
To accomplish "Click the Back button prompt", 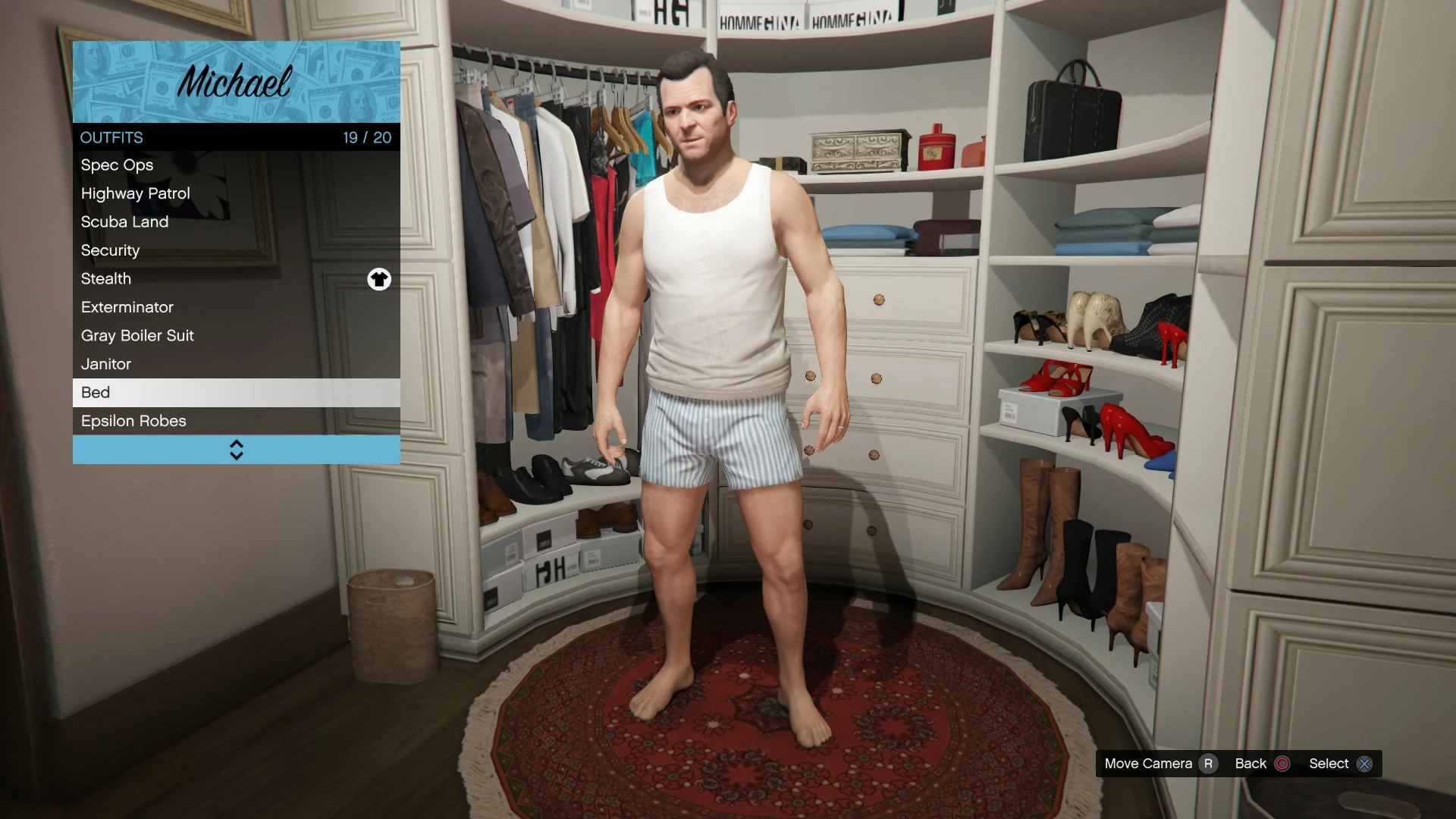I will point(1252,764).
